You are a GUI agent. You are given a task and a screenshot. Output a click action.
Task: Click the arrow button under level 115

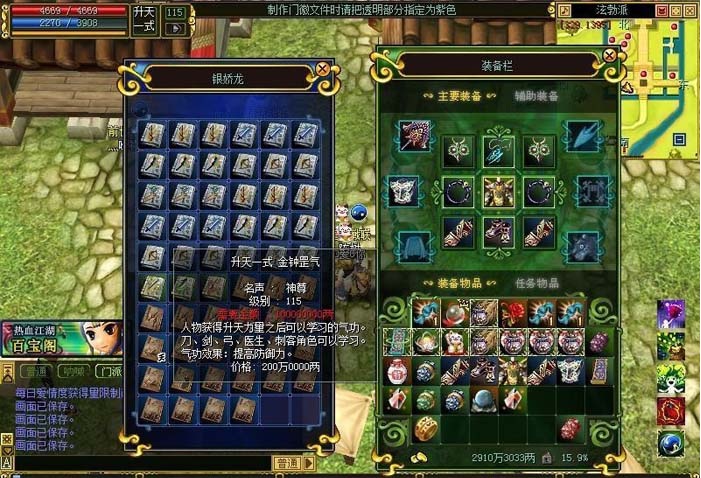coord(175,29)
